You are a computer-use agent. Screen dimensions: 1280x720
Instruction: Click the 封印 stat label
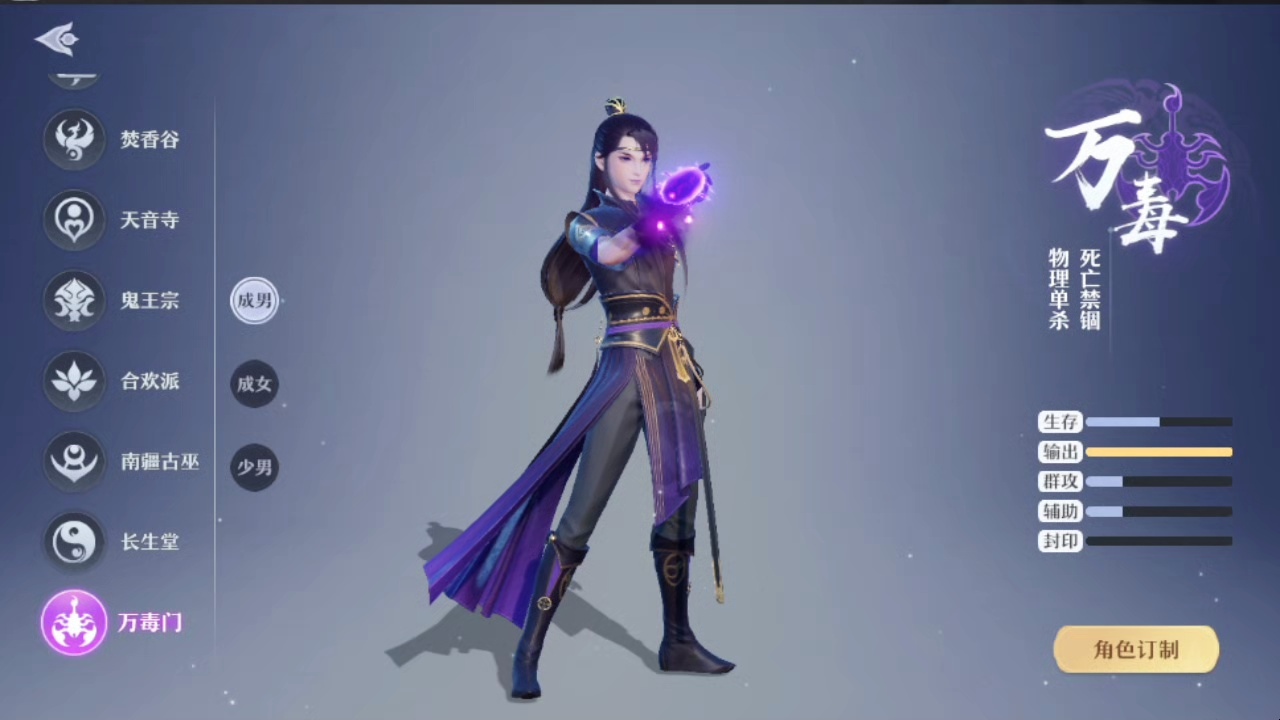tap(1059, 541)
